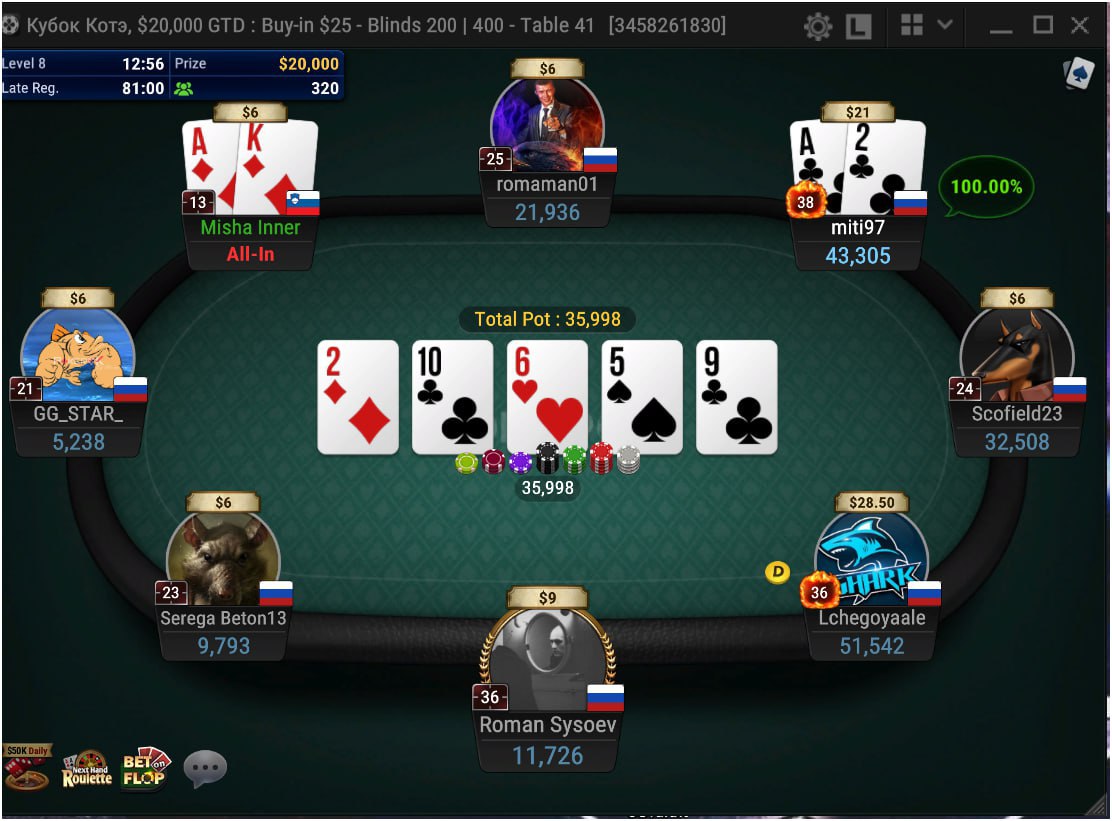Screen dimensions: 1112x821
Task: Expand the table layout dropdown arrow
Action: [x=944, y=26]
